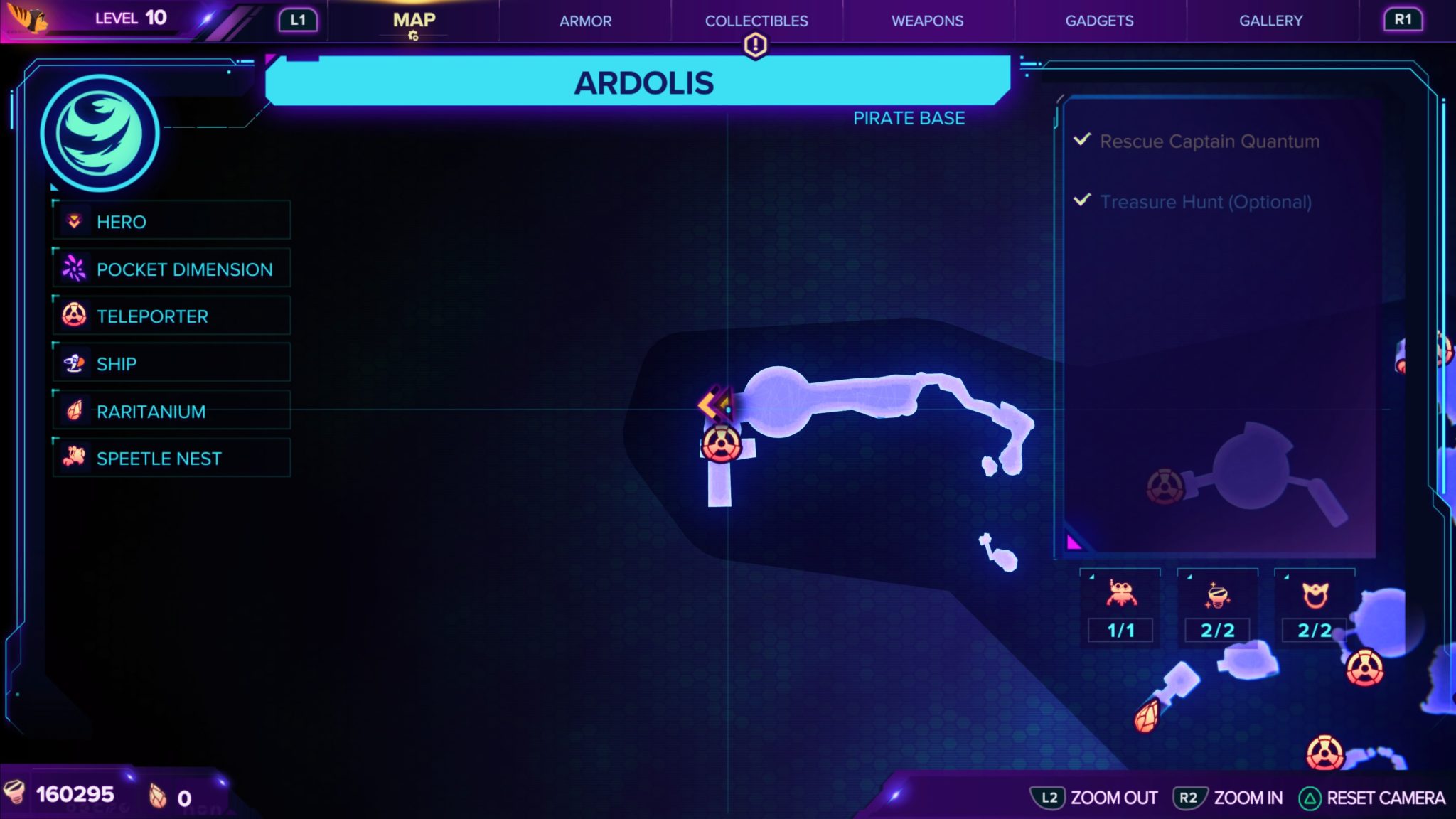Image resolution: width=1456 pixels, height=819 pixels.
Task: Select the Speetle Nest legend icon
Action: 76,458
